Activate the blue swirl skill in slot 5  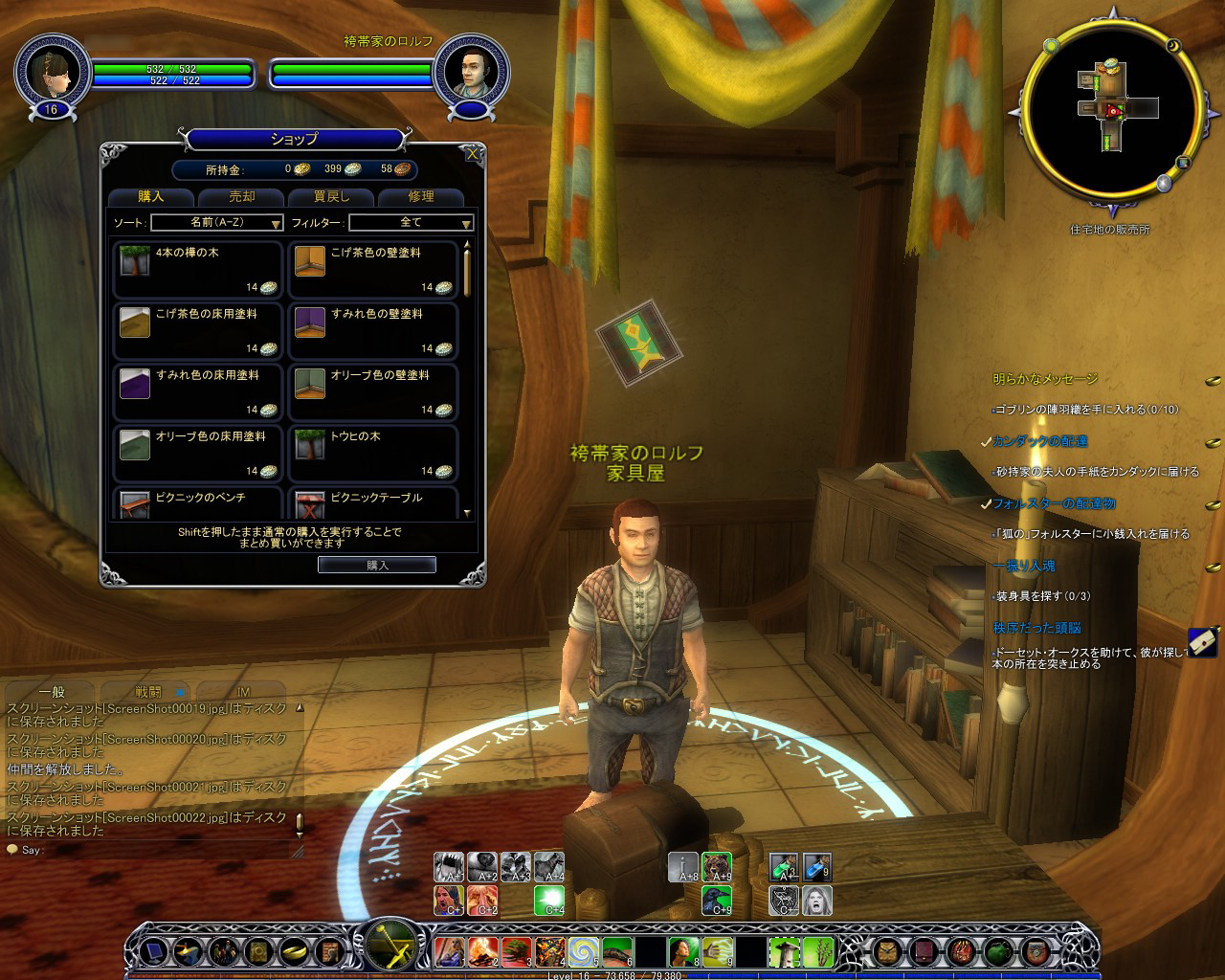581,951
